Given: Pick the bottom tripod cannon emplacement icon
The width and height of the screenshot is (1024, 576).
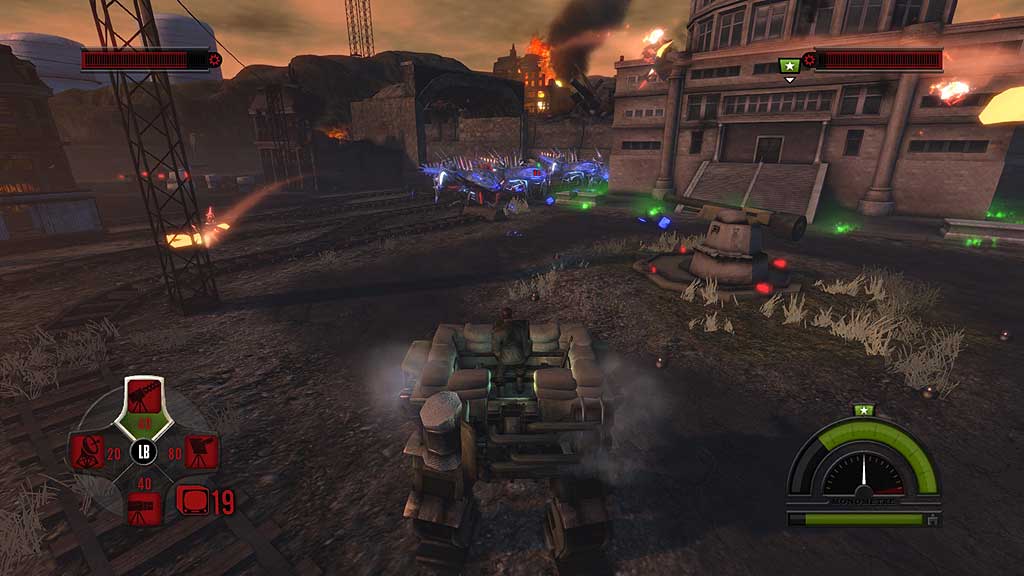Looking at the screenshot, I should click(144, 508).
